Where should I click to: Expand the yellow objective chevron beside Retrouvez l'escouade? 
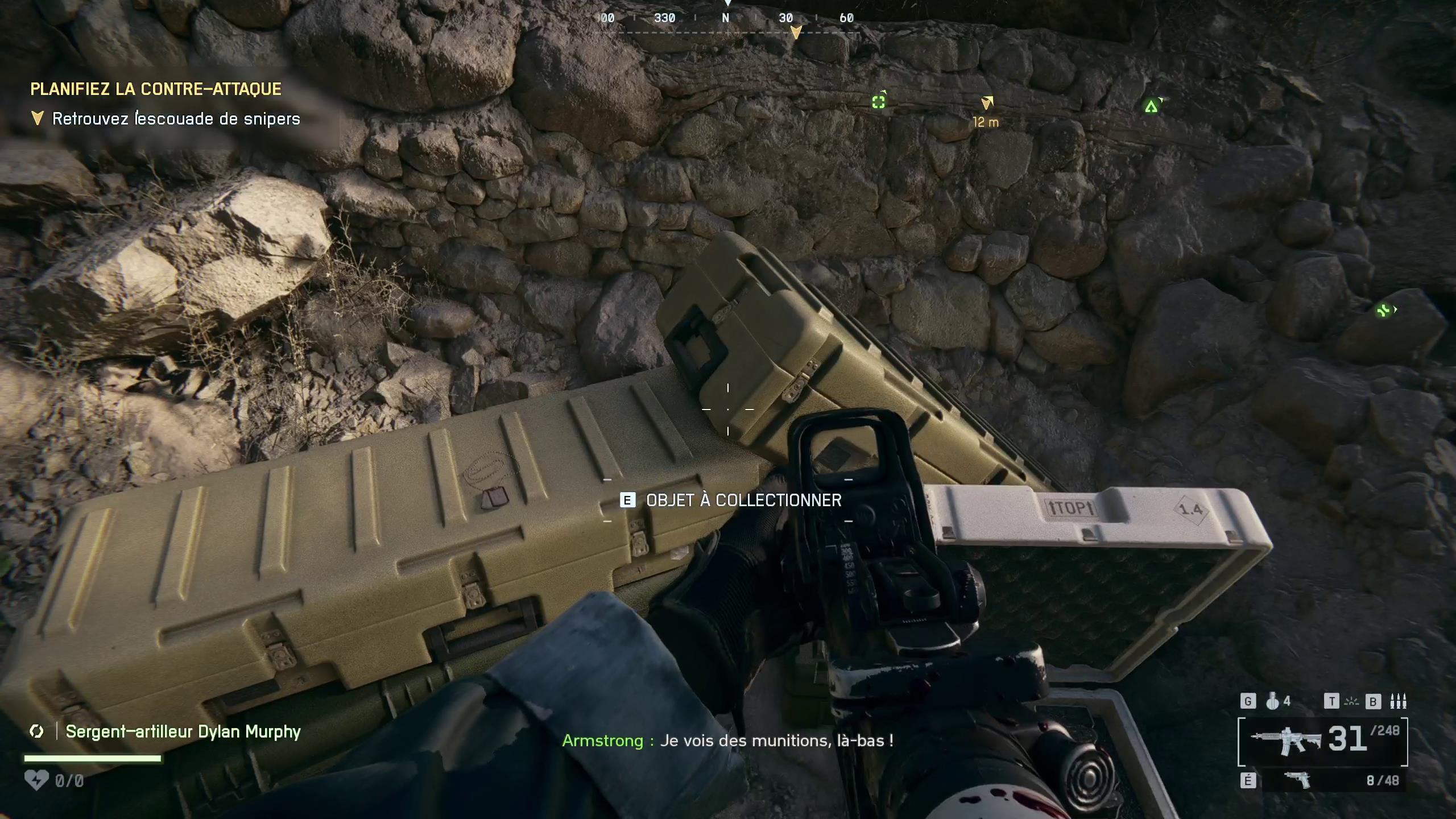click(37, 118)
